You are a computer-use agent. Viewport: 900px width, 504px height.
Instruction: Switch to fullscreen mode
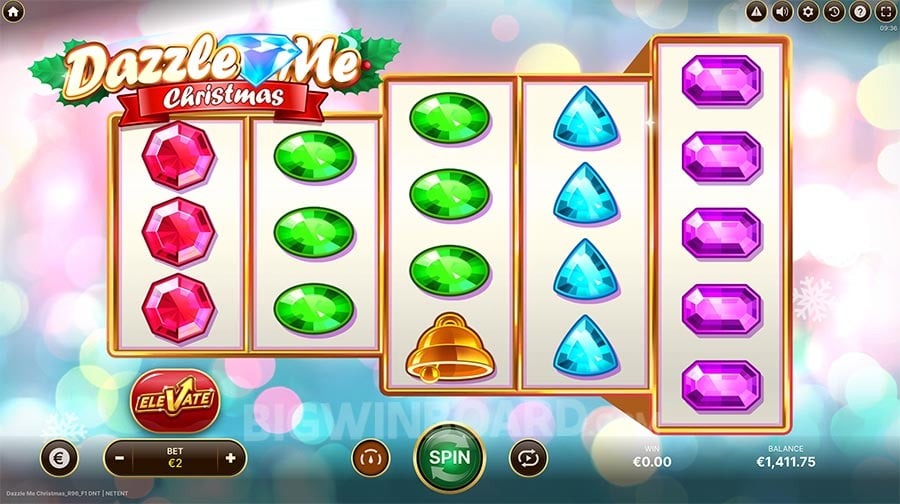[884, 12]
